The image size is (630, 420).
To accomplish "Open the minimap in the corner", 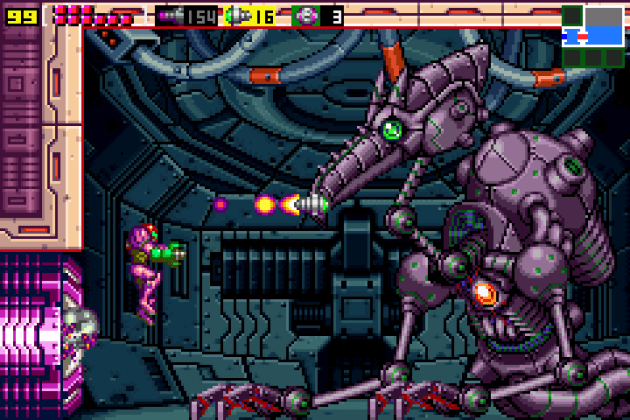I will (x=593, y=36).
